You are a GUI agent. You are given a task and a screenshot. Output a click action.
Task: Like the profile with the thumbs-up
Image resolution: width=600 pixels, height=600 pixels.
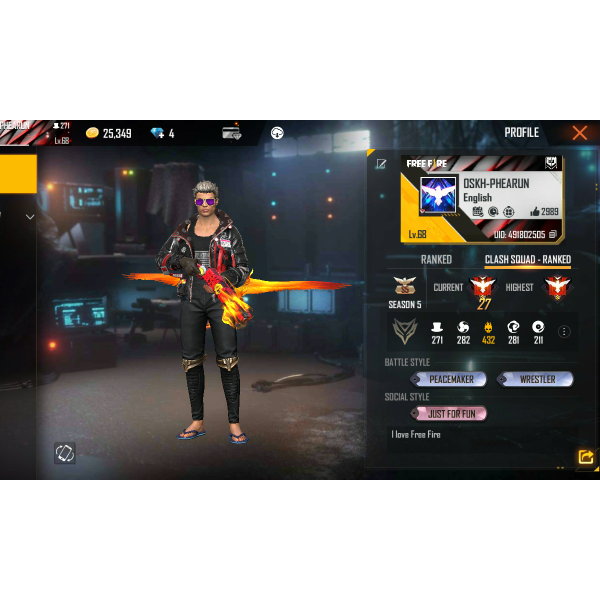click(535, 212)
